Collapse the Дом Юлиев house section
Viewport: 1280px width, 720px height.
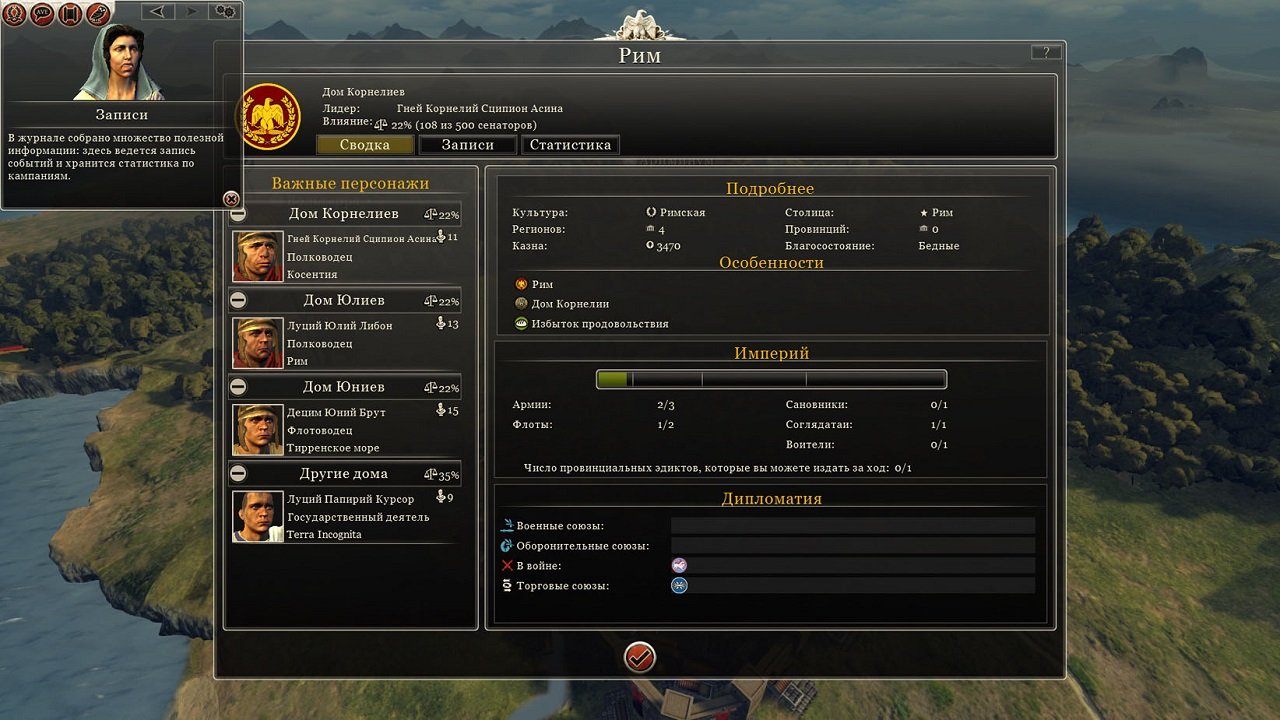pos(236,300)
